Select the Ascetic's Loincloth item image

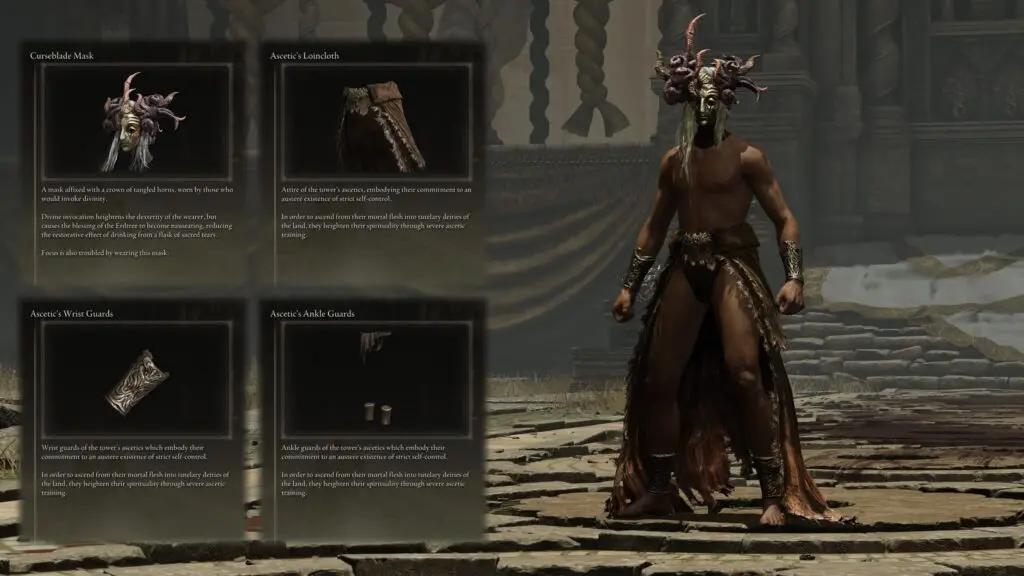click(376, 122)
